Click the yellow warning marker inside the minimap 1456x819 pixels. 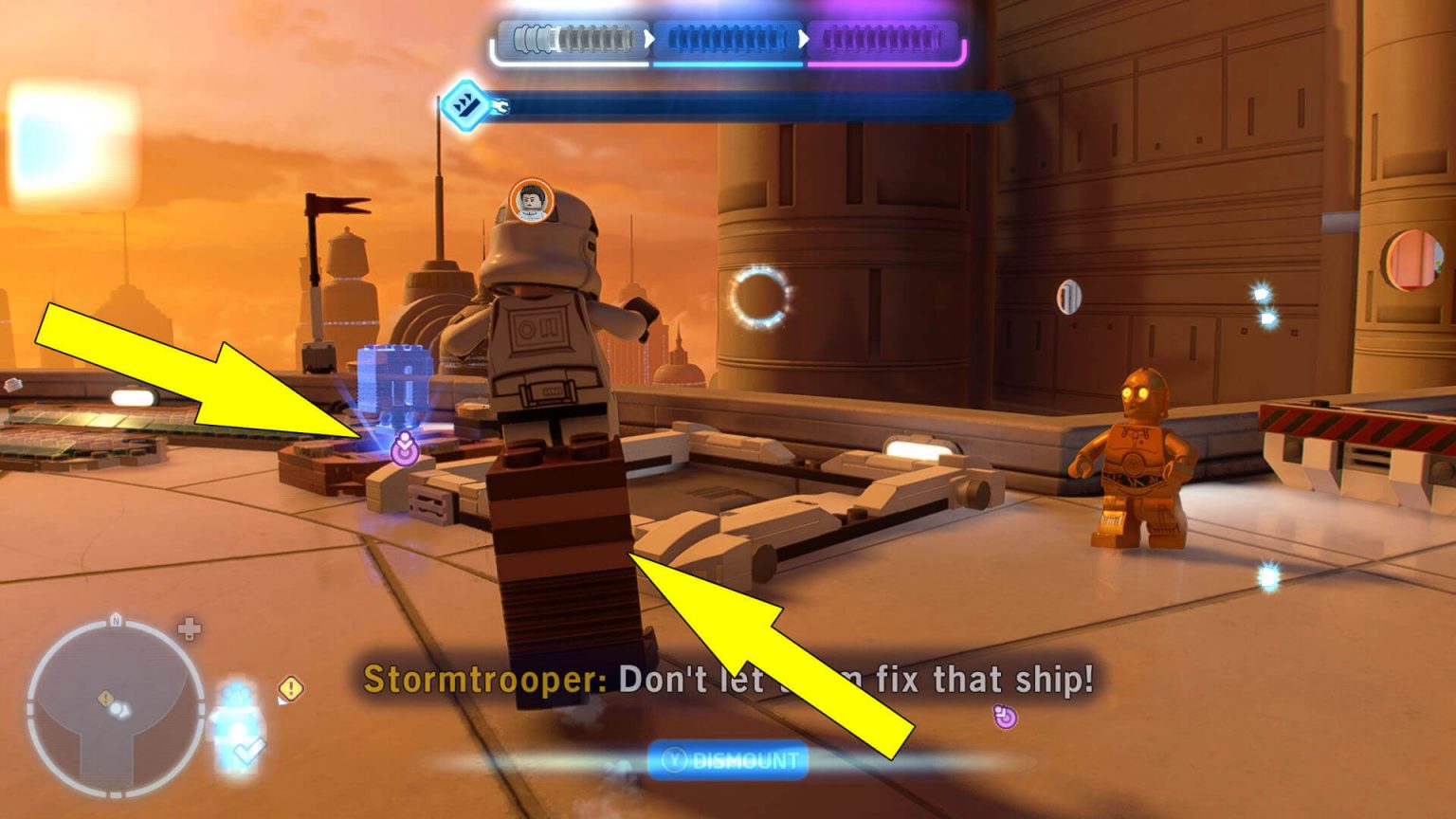click(x=105, y=699)
